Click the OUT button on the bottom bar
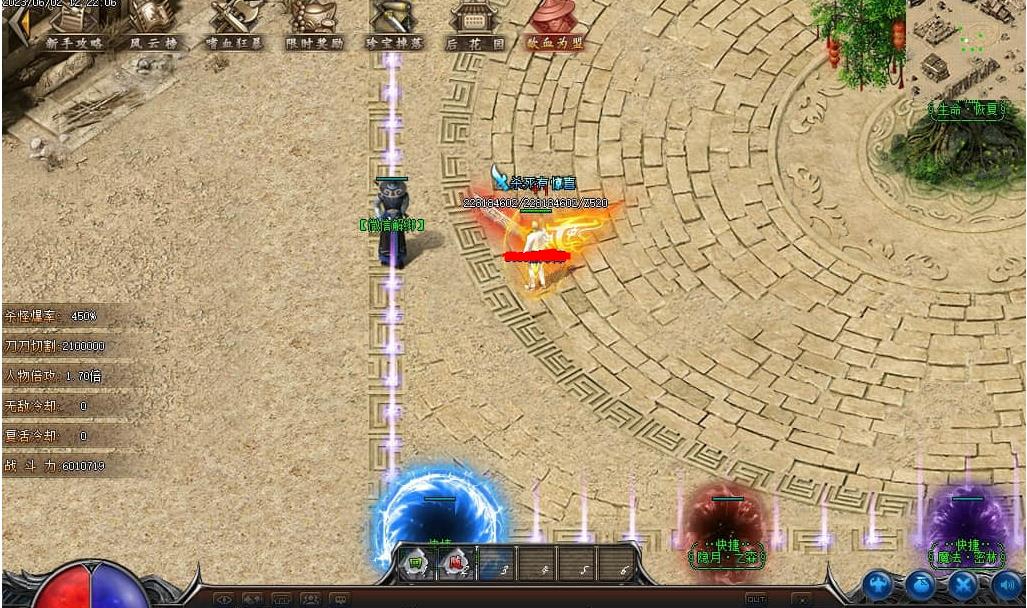The image size is (1027, 608). (x=756, y=599)
